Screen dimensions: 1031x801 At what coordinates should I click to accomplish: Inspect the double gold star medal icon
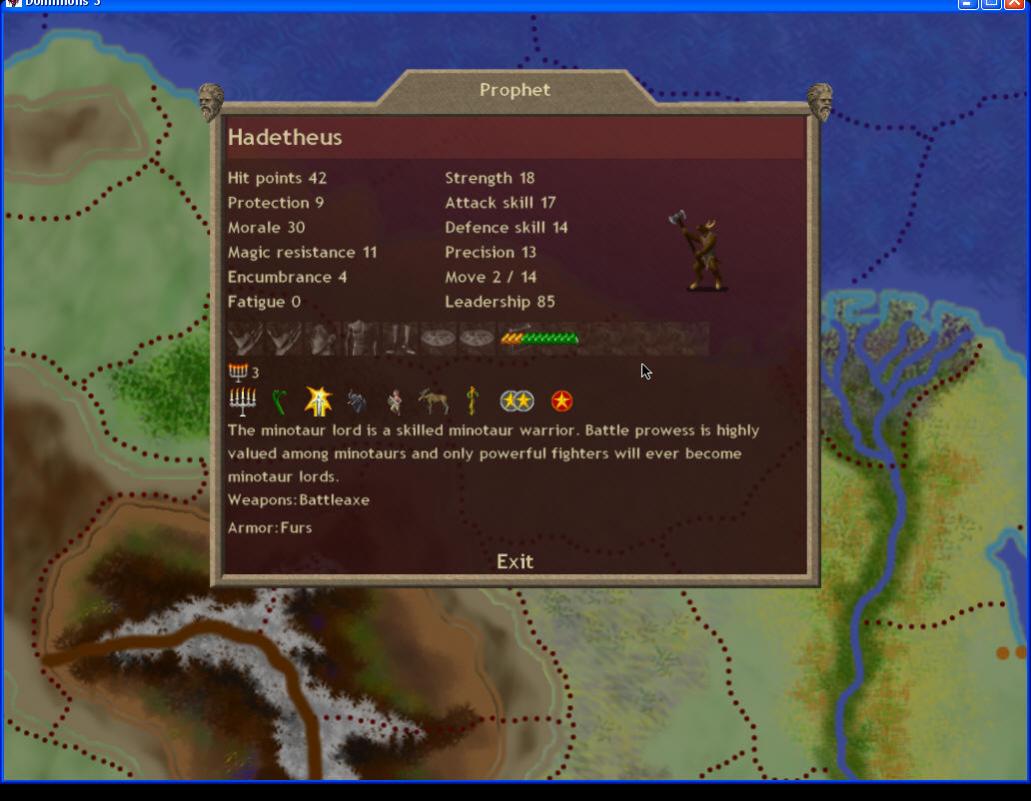[x=517, y=402]
